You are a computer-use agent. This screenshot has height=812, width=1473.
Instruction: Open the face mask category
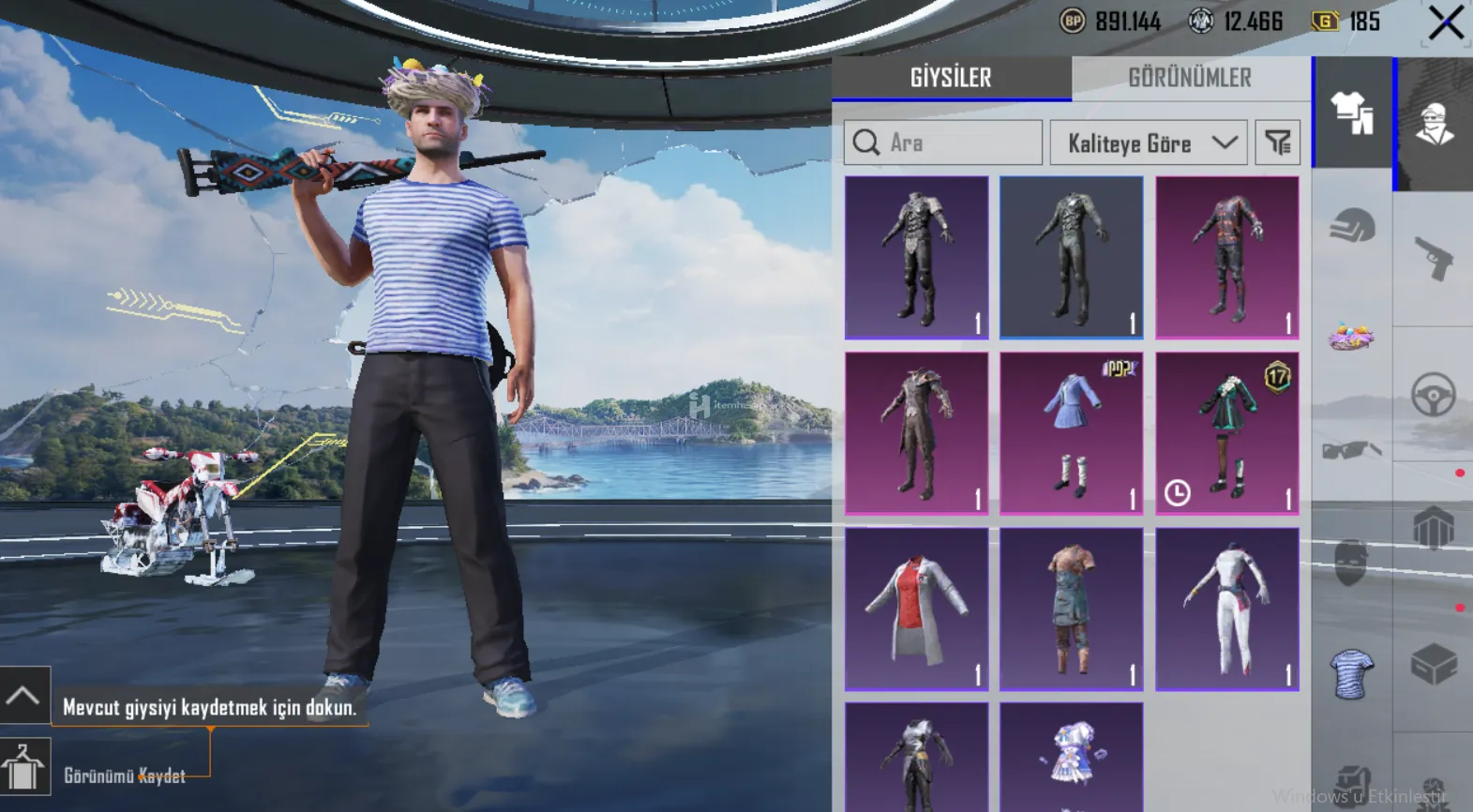click(x=1350, y=562)
